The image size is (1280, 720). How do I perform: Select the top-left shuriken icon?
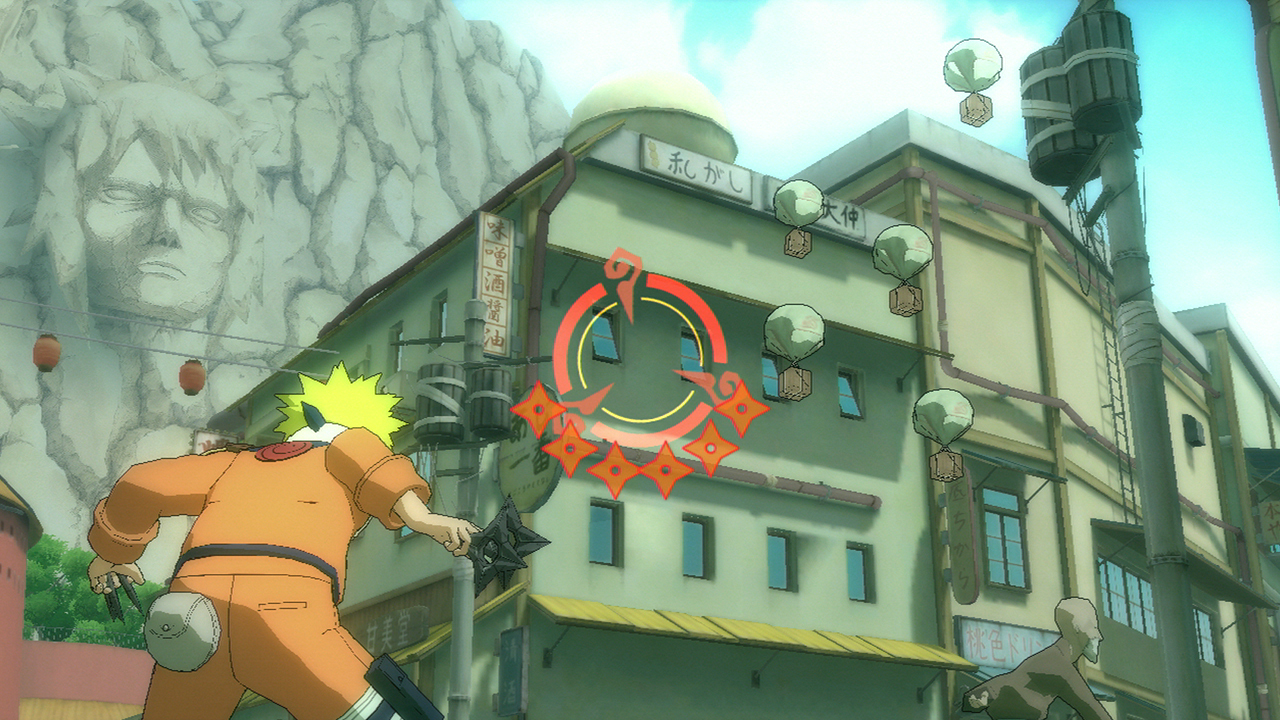(x=538, y=410)
